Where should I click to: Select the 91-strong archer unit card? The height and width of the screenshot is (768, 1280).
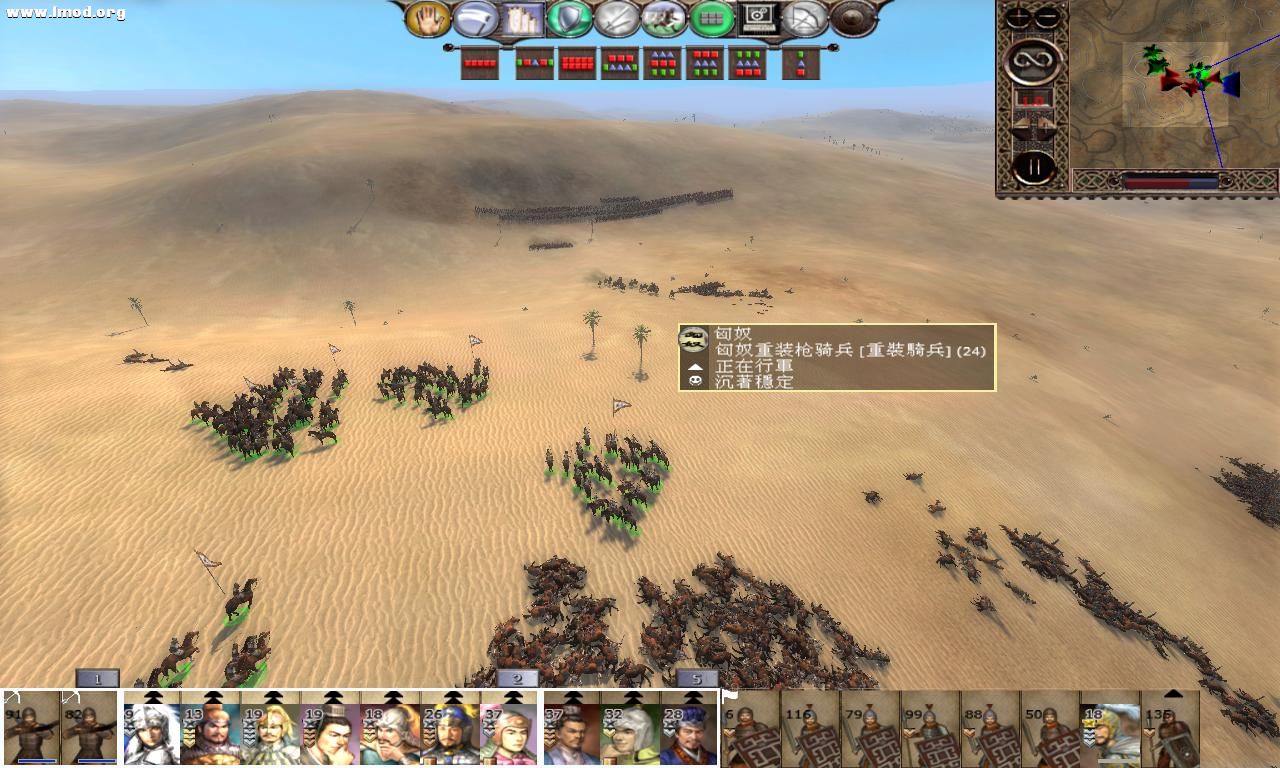28,728
